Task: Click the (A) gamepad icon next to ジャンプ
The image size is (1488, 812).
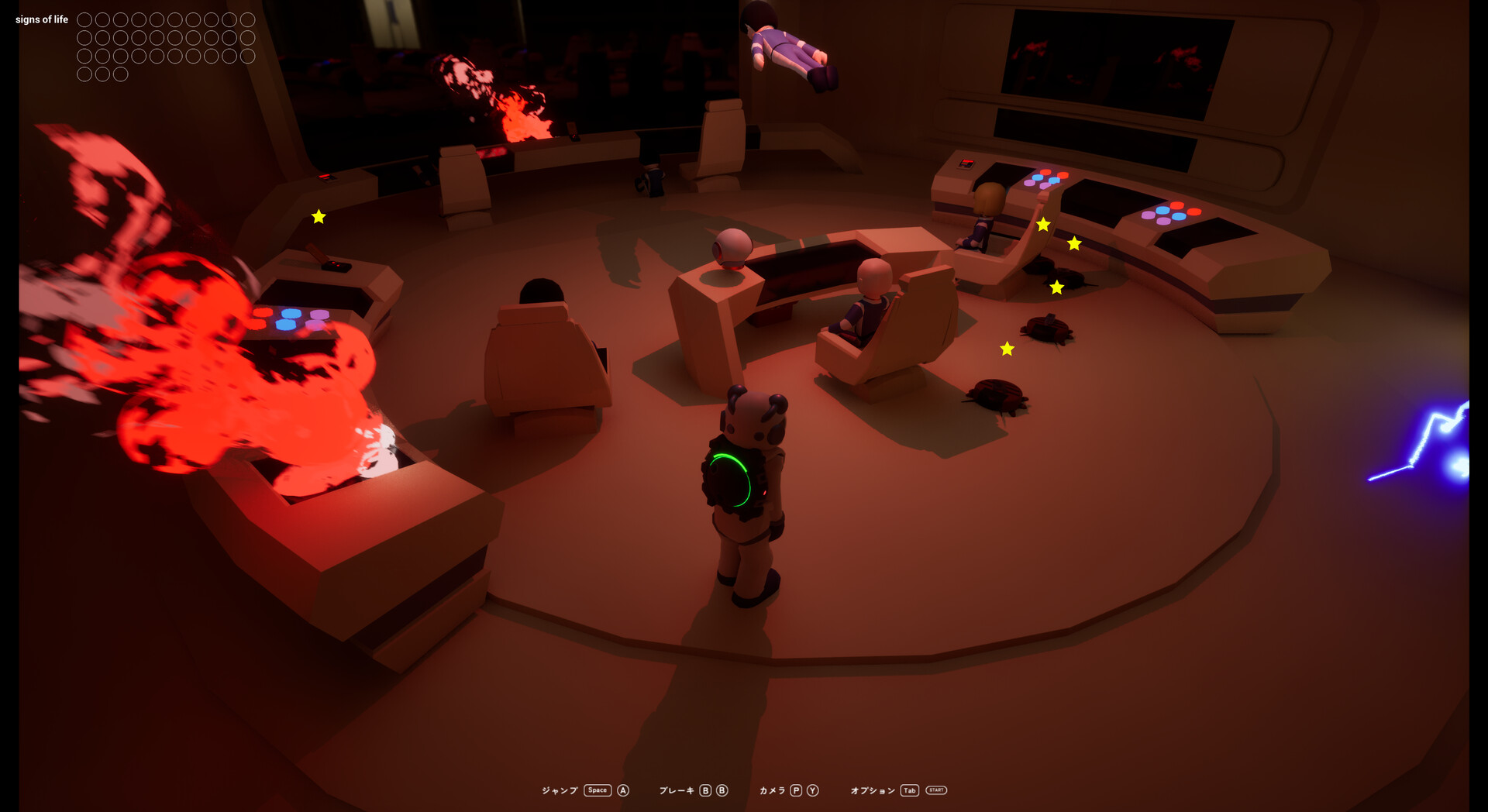Action: (622, 790)
